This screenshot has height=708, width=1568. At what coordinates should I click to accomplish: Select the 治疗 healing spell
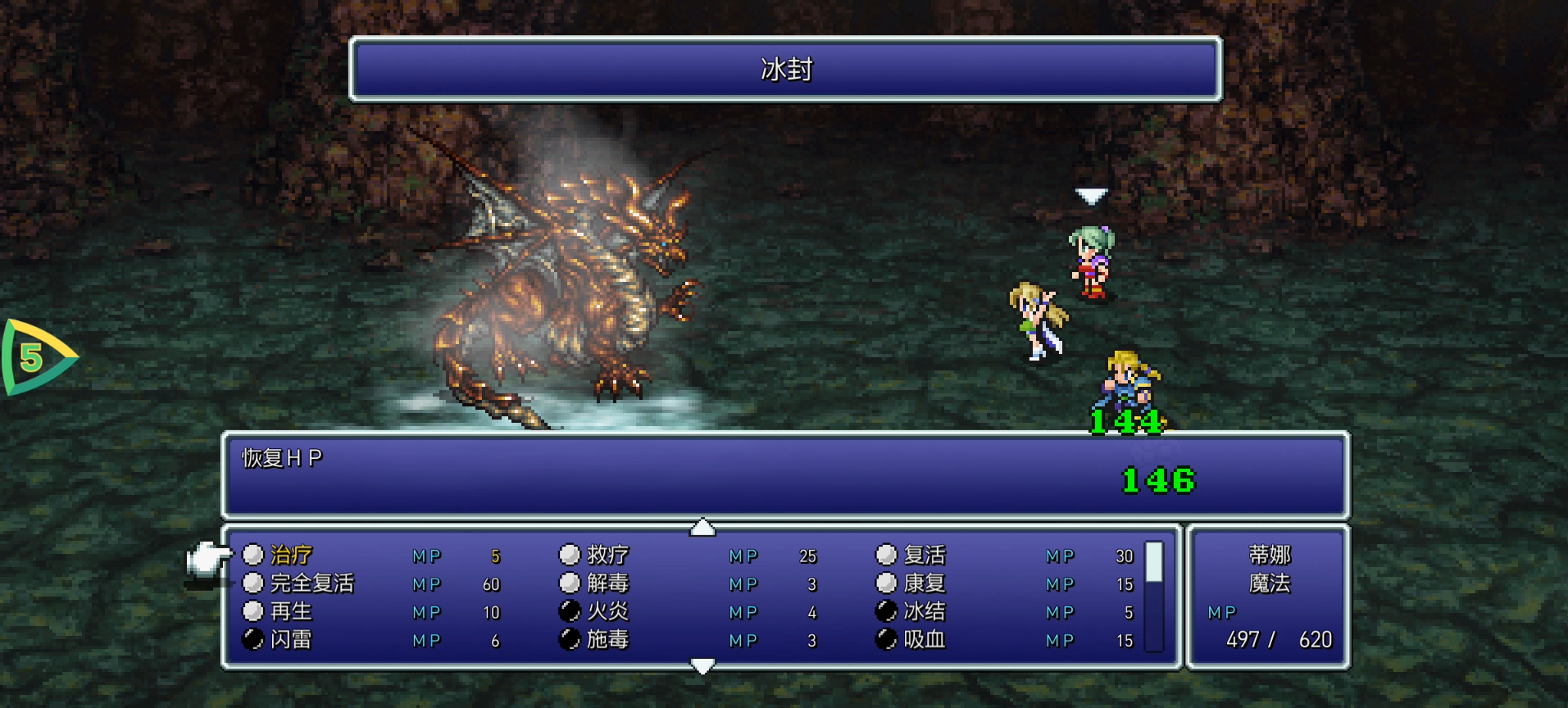(x=291, y=556)
